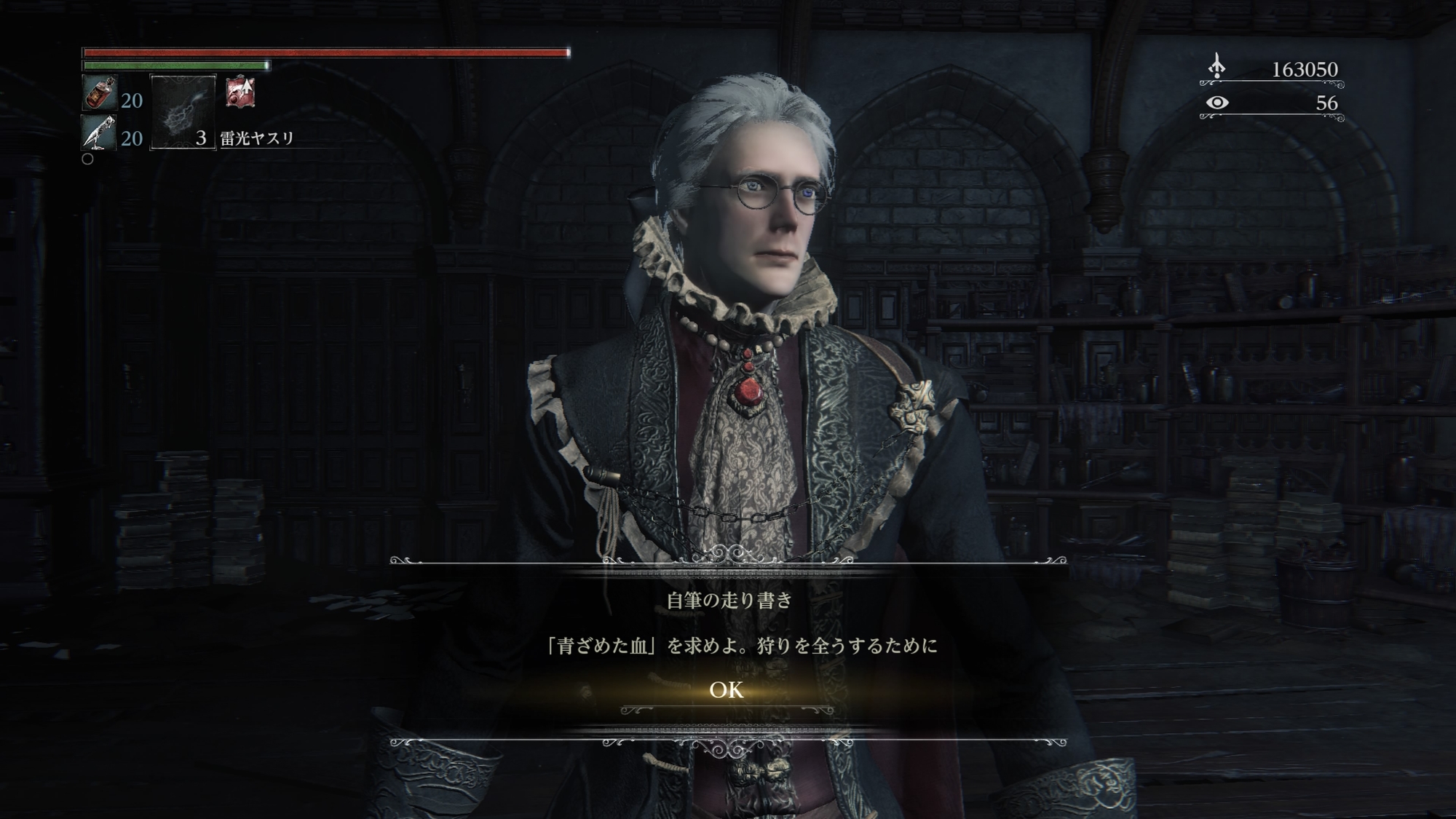
Task: Select the Quicksilver Bullet icon
Action: (99, 133)
